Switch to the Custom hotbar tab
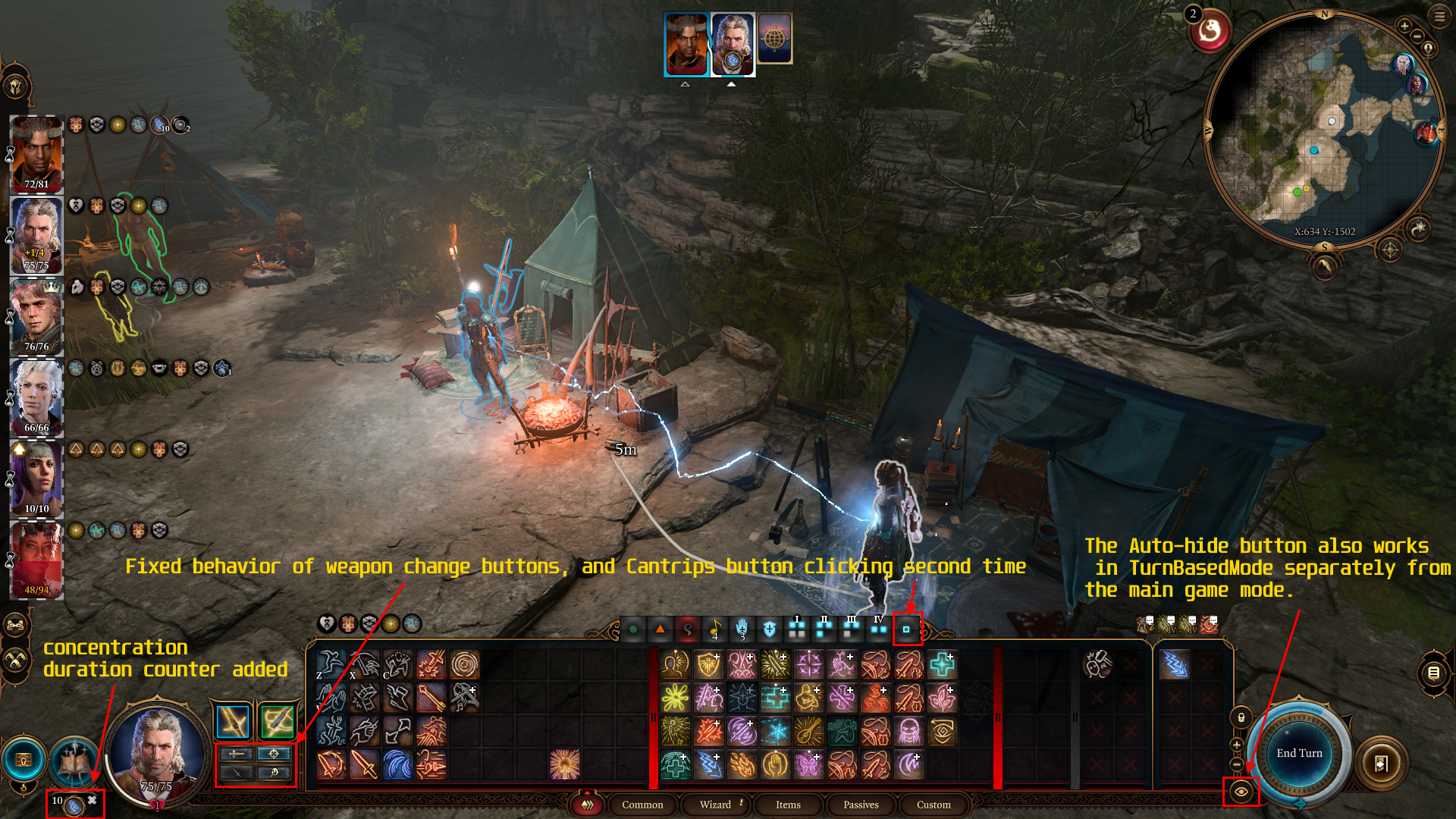Viewport: 1456px width, 819px height. [934, 805]
